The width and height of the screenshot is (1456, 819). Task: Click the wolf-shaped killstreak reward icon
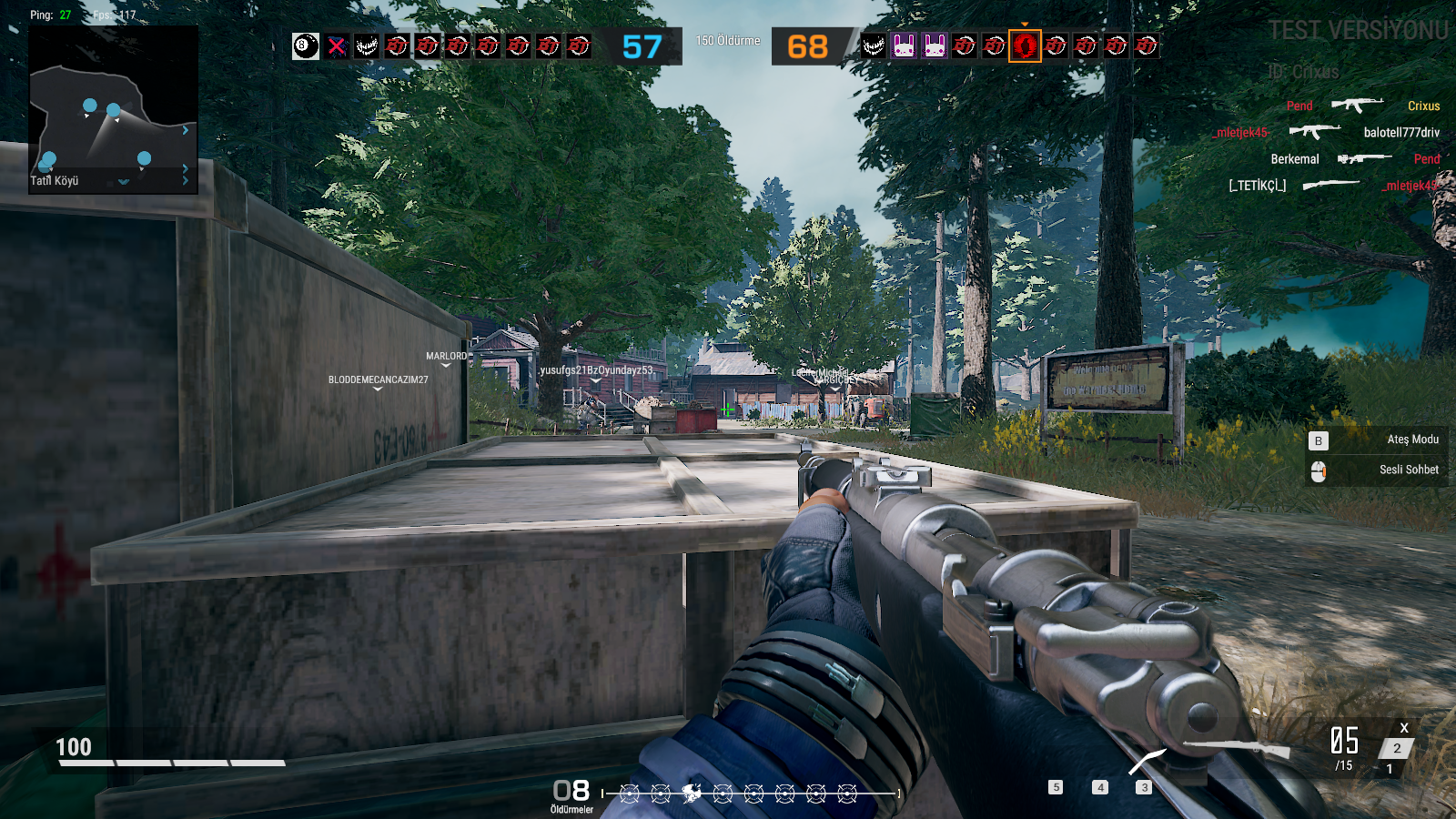692,794
